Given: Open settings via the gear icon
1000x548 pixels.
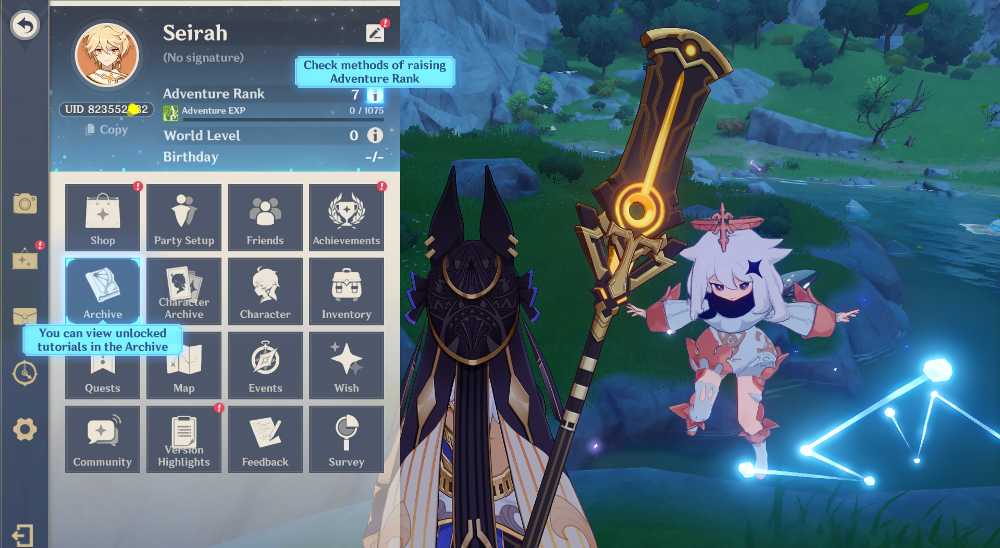Looking at the screenshot, I should [24, 430].
